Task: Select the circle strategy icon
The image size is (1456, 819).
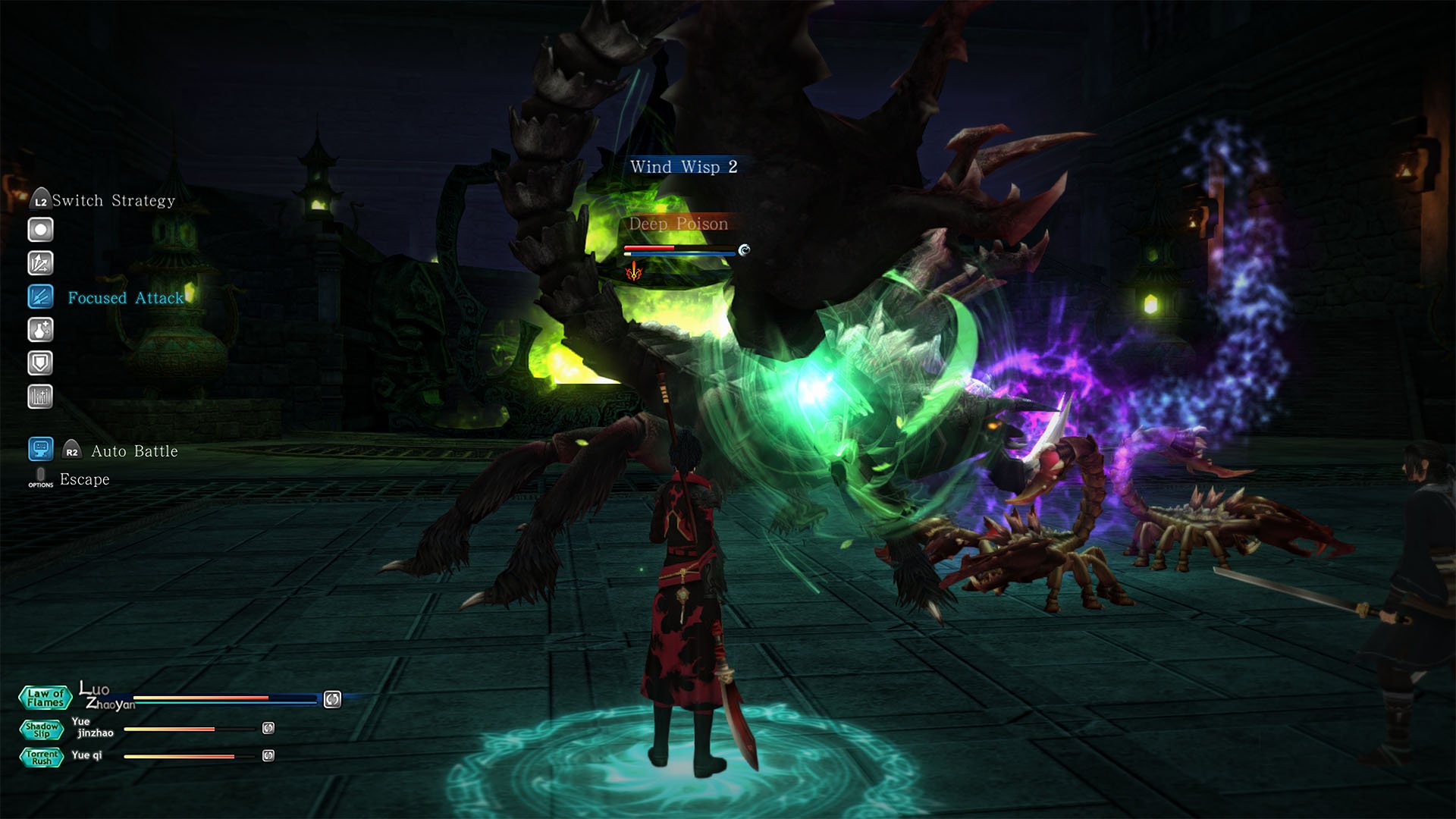Action: 40,230
